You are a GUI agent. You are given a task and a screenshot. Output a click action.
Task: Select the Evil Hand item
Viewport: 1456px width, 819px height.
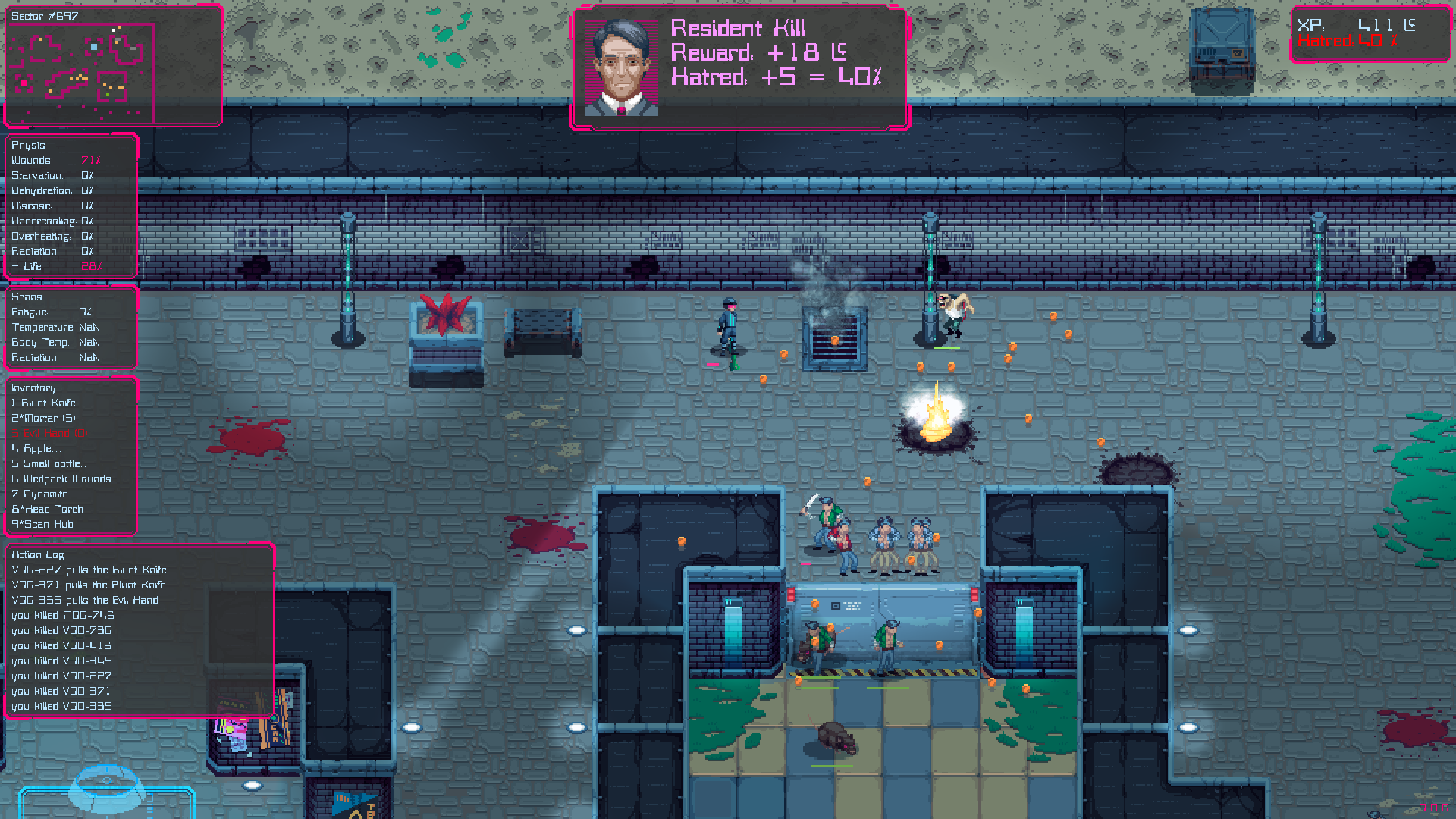[50, 433]
